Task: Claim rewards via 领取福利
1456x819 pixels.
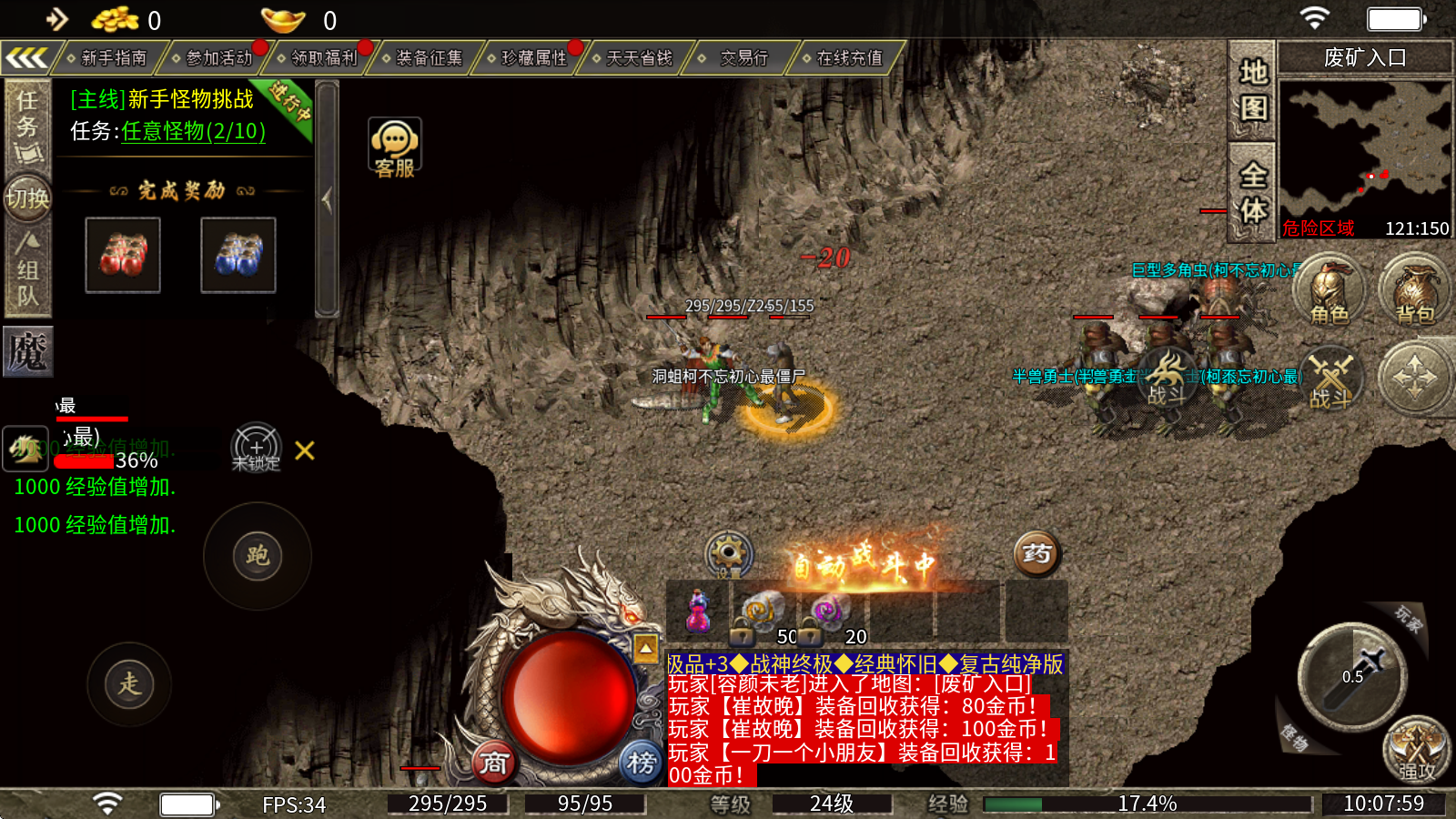Action: tap(324, 58)
